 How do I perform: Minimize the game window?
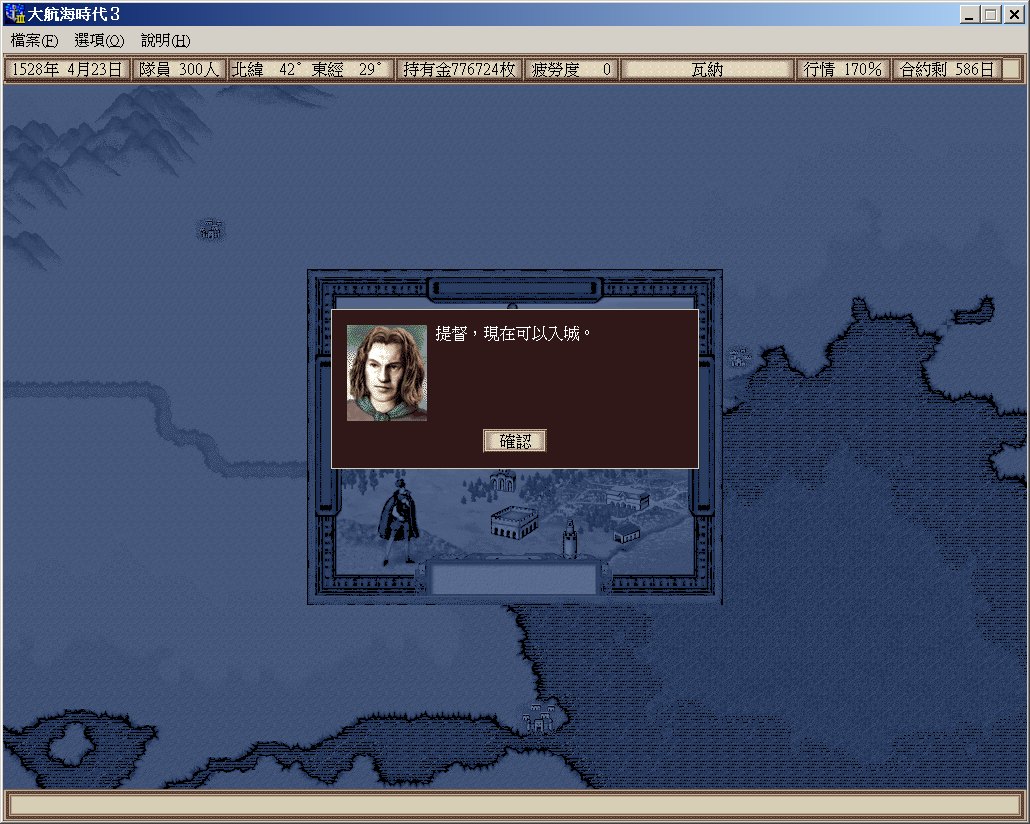[970, 14]
